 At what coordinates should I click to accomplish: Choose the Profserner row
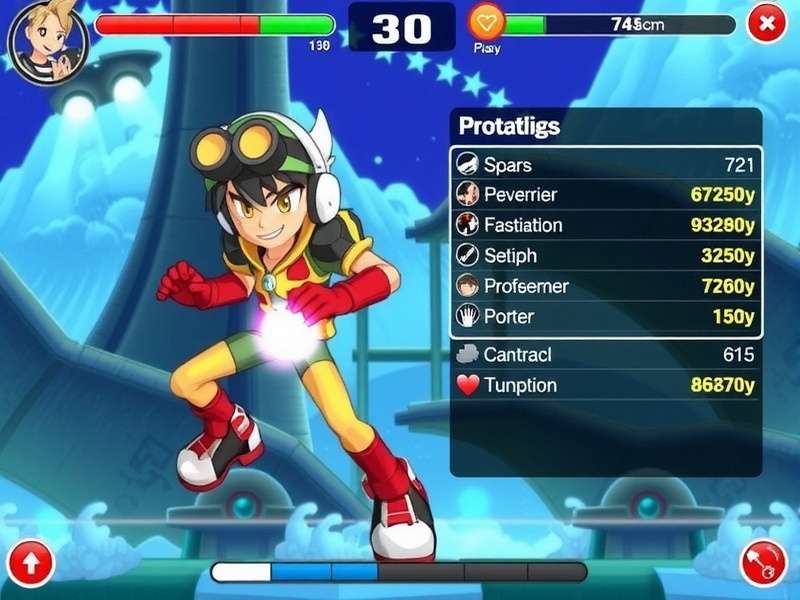coord(605,287)
